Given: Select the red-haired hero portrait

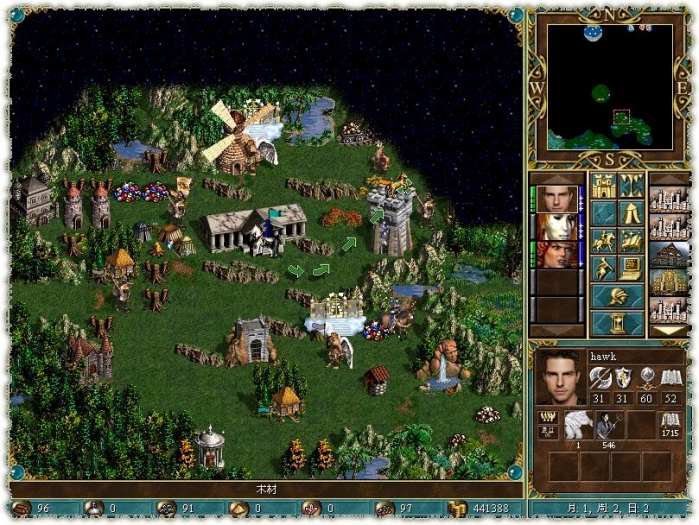Looking at the screenshot, I should pos(554,254).
